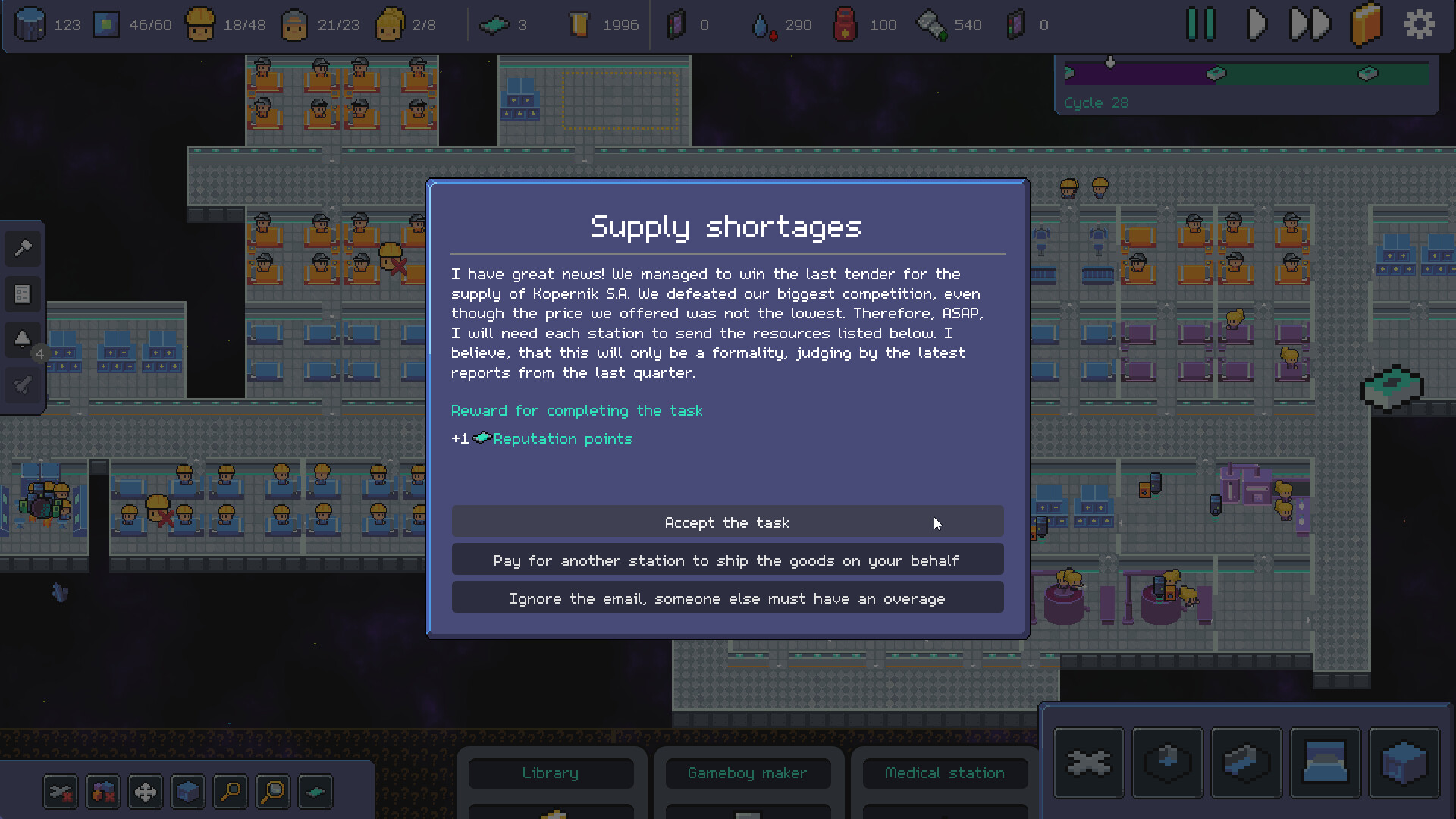The height and width of the screenshot is (819, 1456).
Task: Select the demolish wrench tool
Action: tap(60, 792)
